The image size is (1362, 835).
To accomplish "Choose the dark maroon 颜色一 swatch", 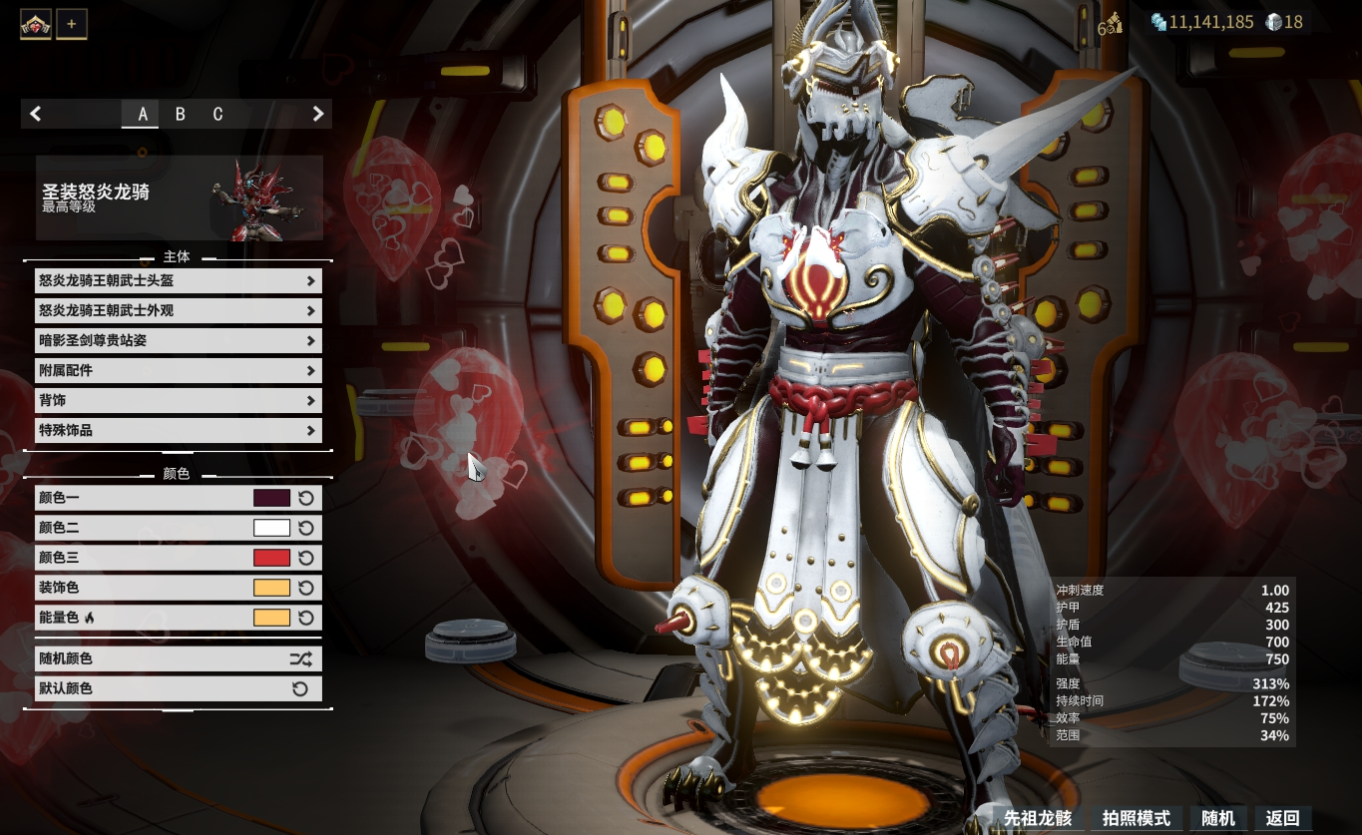I will (272, 498).
